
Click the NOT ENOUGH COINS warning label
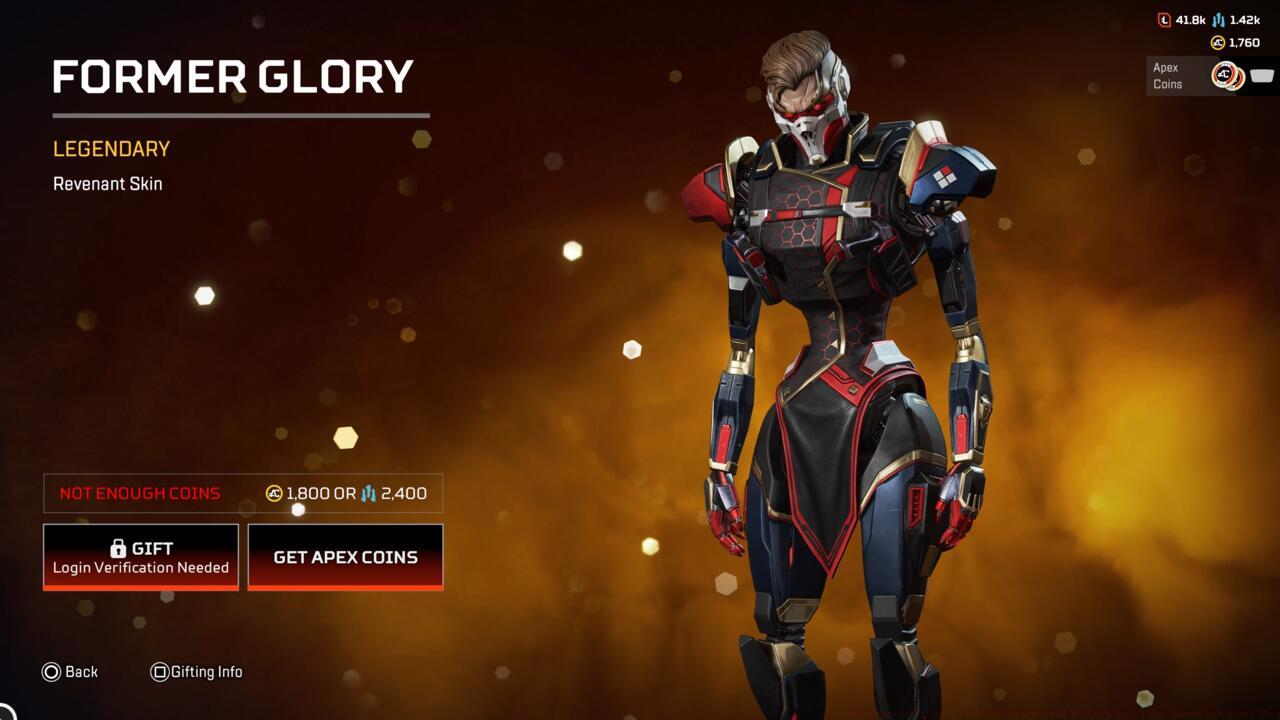139,493
